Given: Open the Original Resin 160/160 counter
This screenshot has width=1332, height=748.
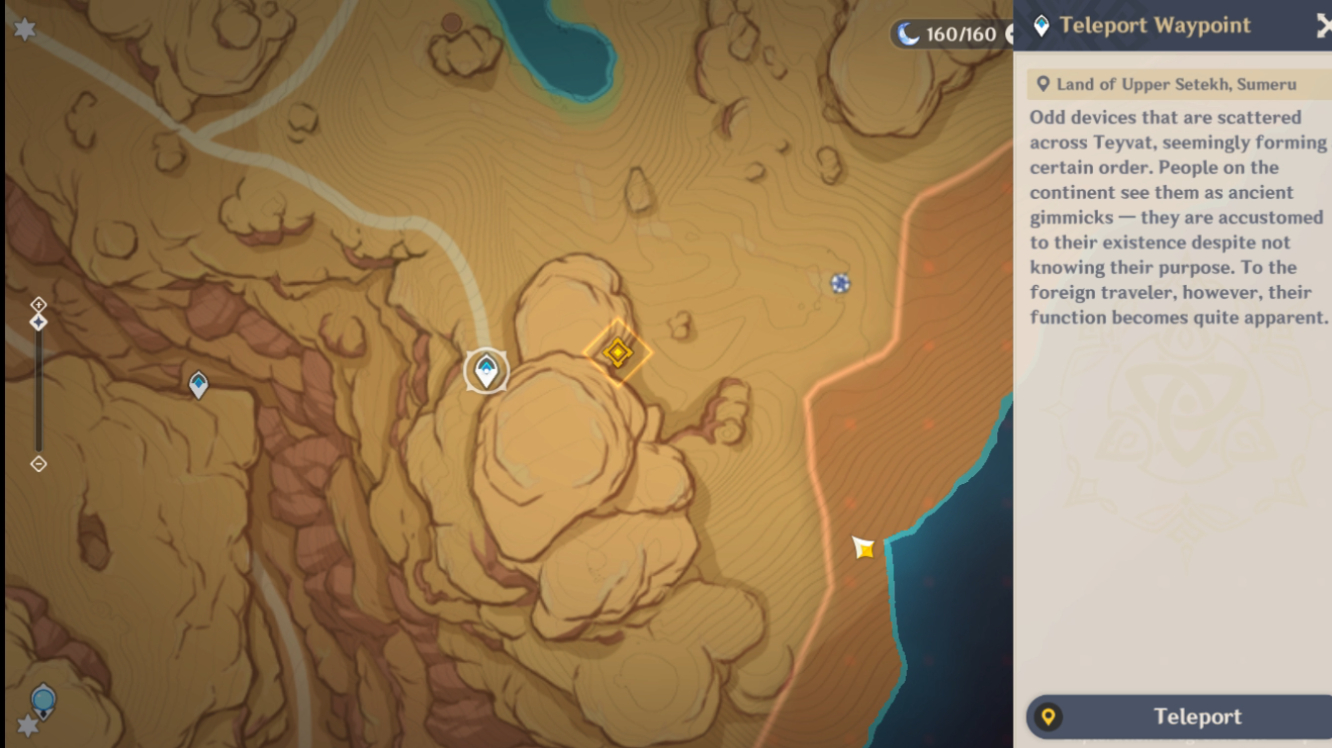Looking at the screenshot, I should tap(950, 35).
